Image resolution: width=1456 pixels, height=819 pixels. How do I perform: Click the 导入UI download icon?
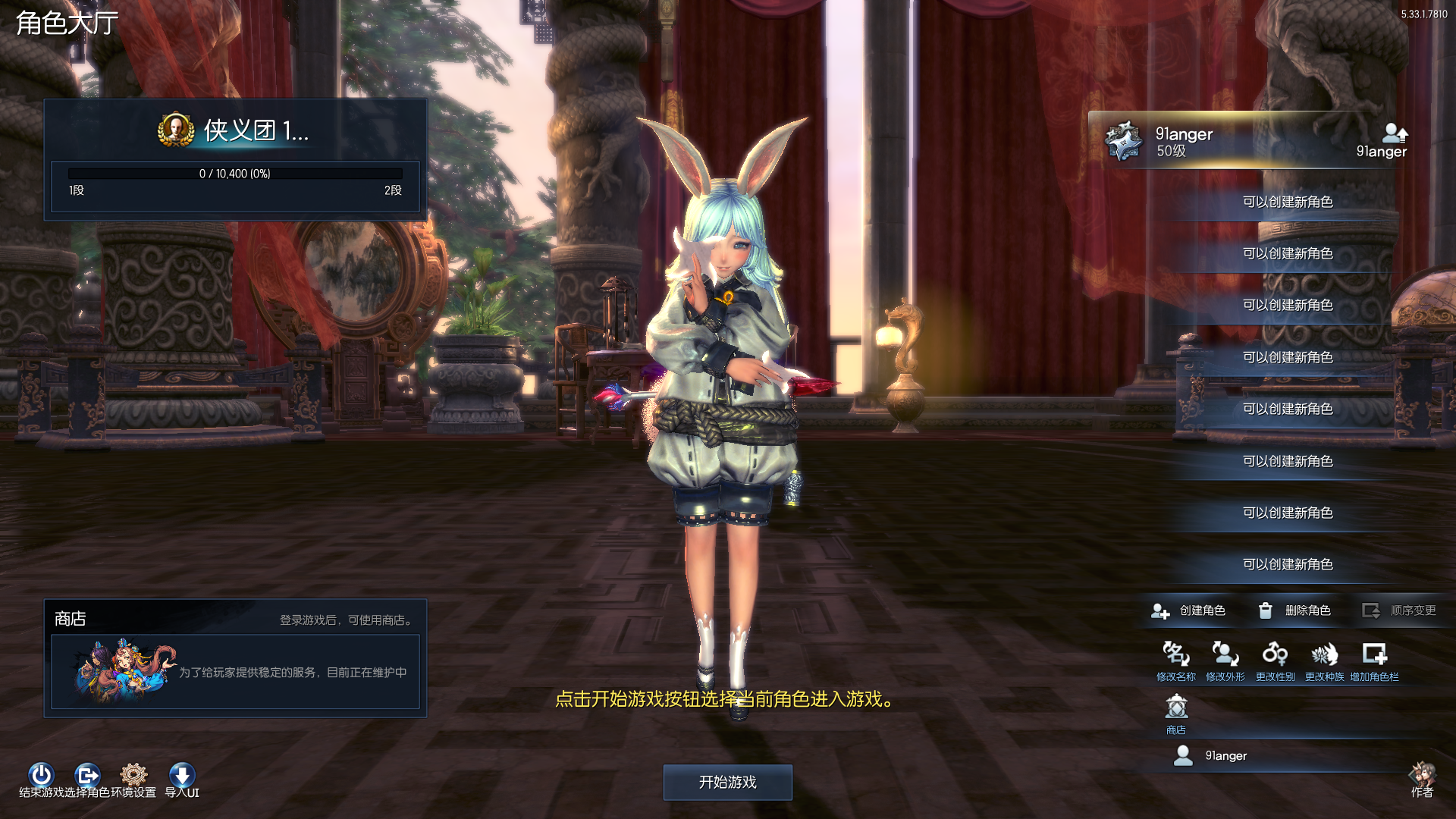[182, 775]
